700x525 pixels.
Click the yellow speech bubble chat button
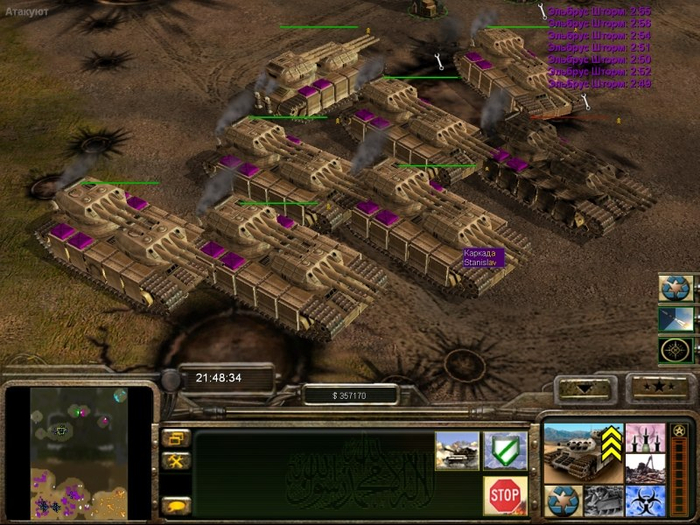point(176,505)
